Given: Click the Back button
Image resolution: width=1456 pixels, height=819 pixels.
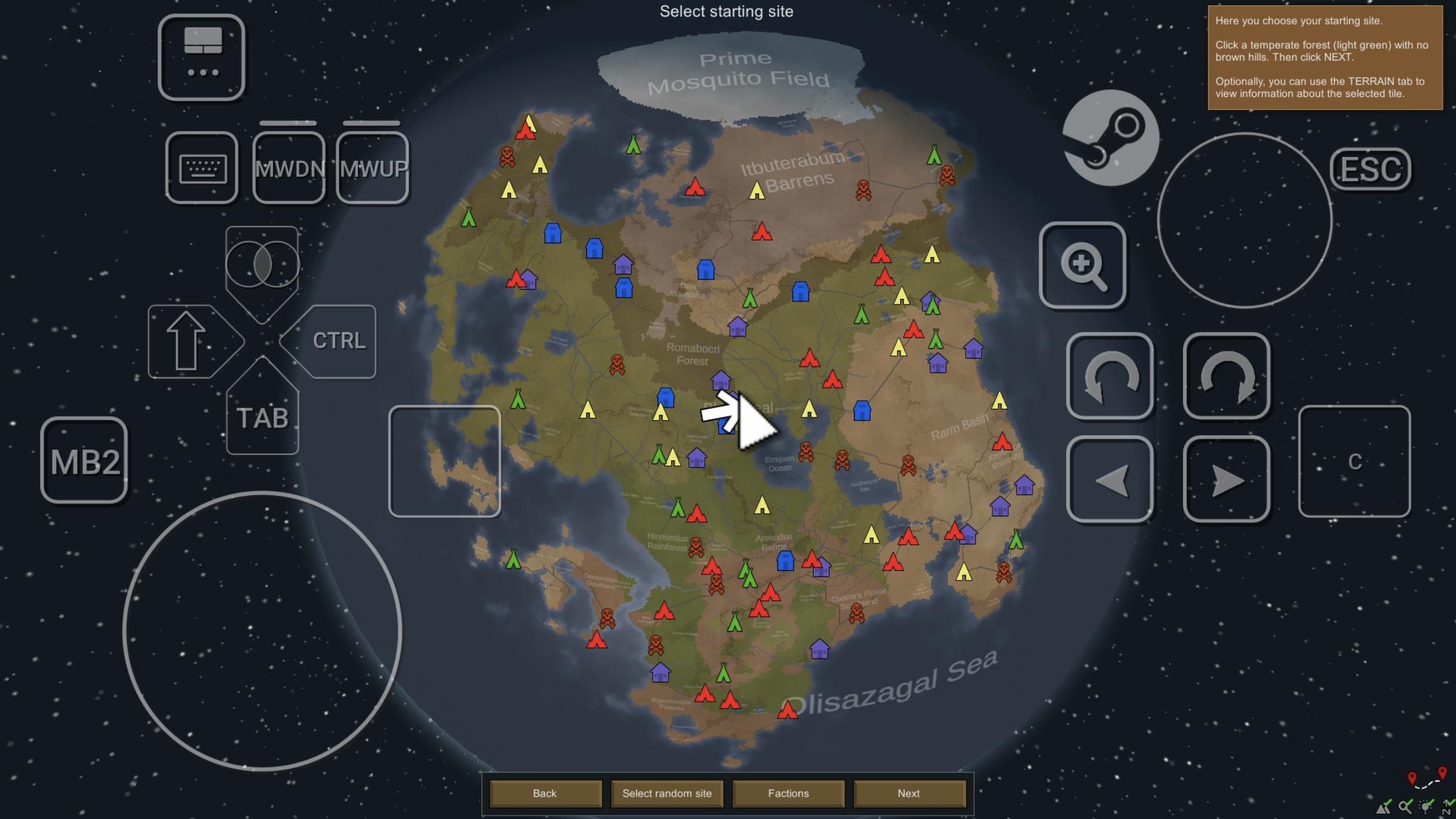Looking at the screenshot, I should coord(545,793).
